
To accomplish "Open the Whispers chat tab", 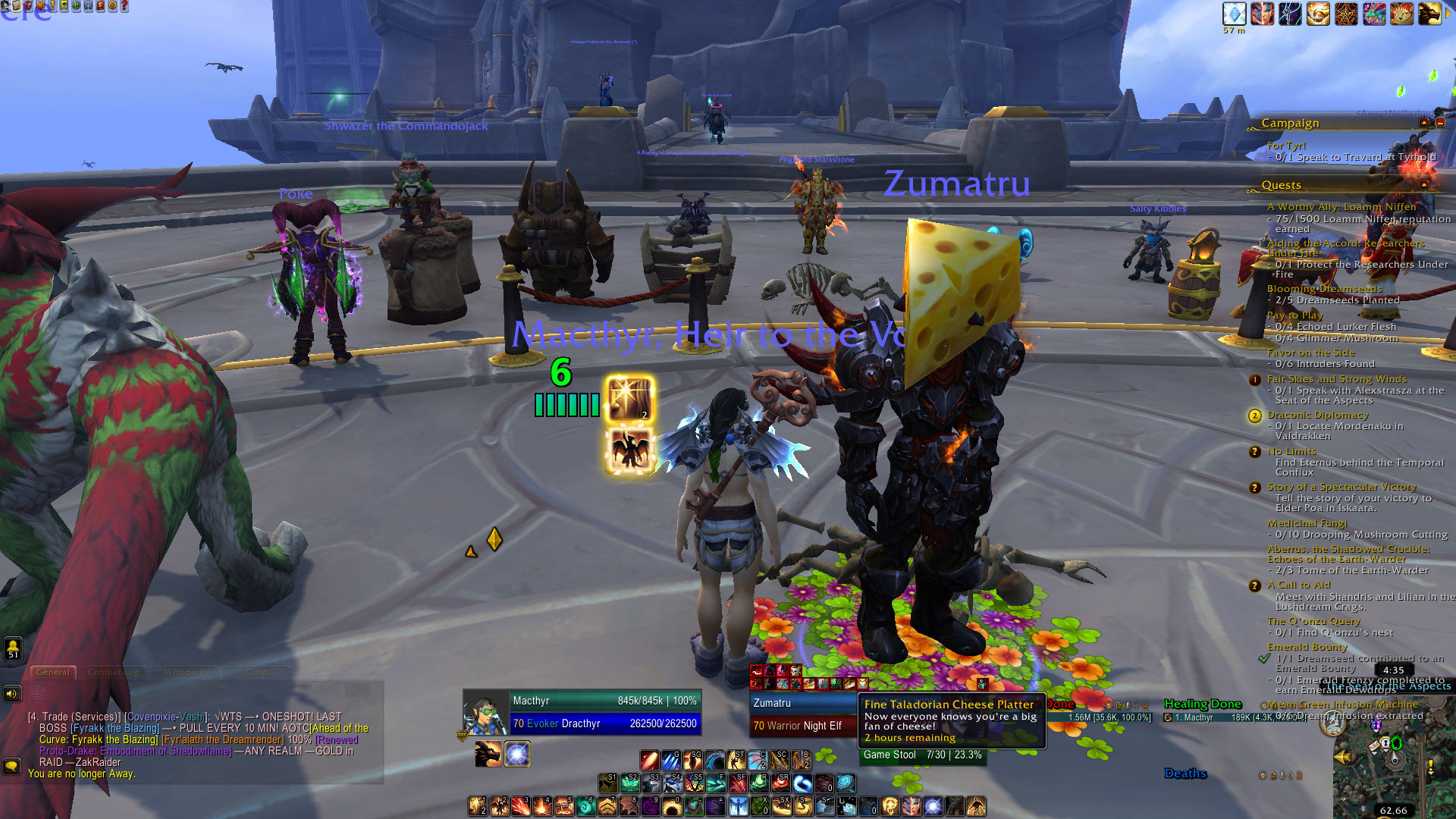I will [184, 672].
